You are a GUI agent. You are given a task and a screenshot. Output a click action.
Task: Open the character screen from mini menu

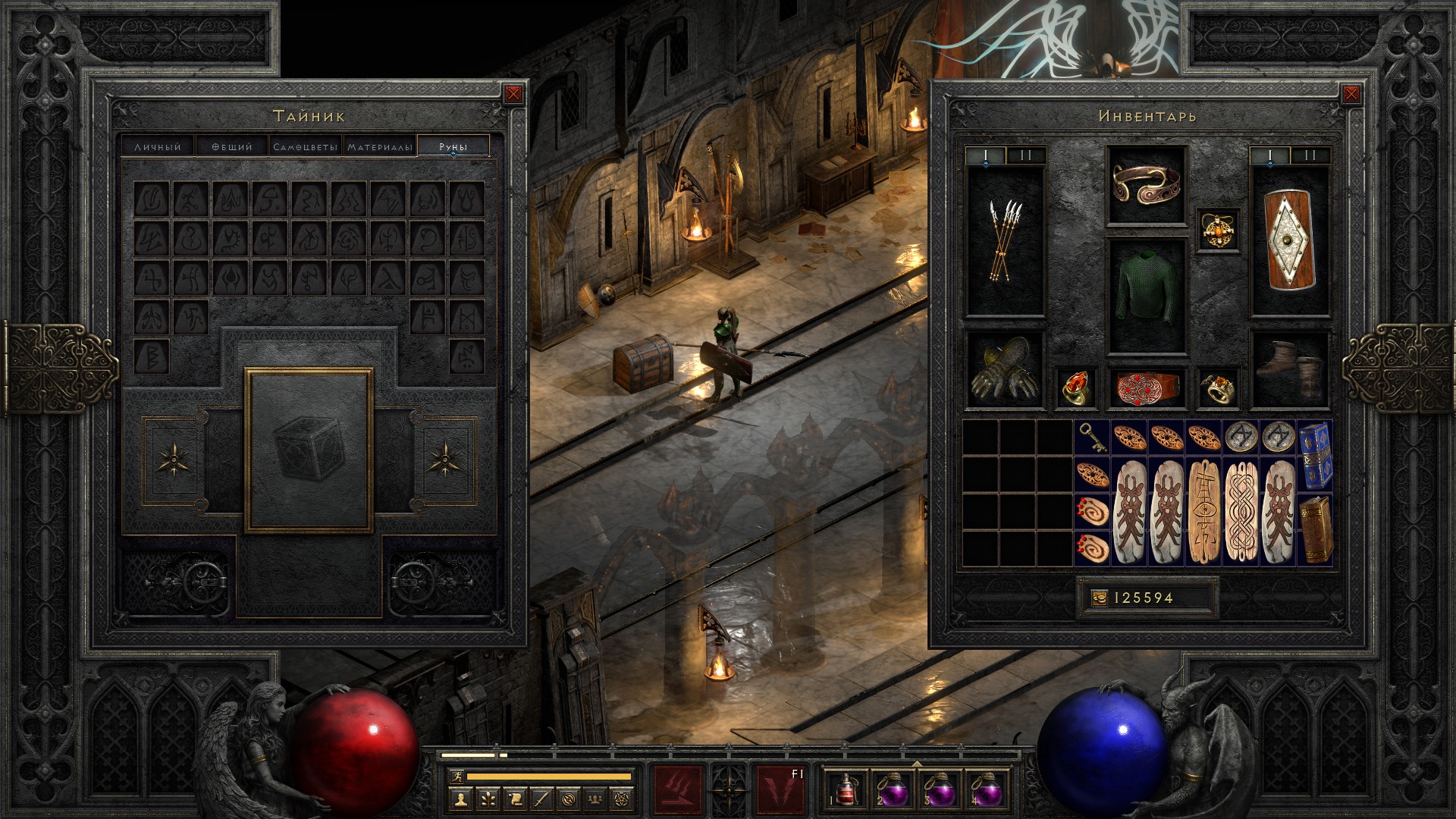460,799
